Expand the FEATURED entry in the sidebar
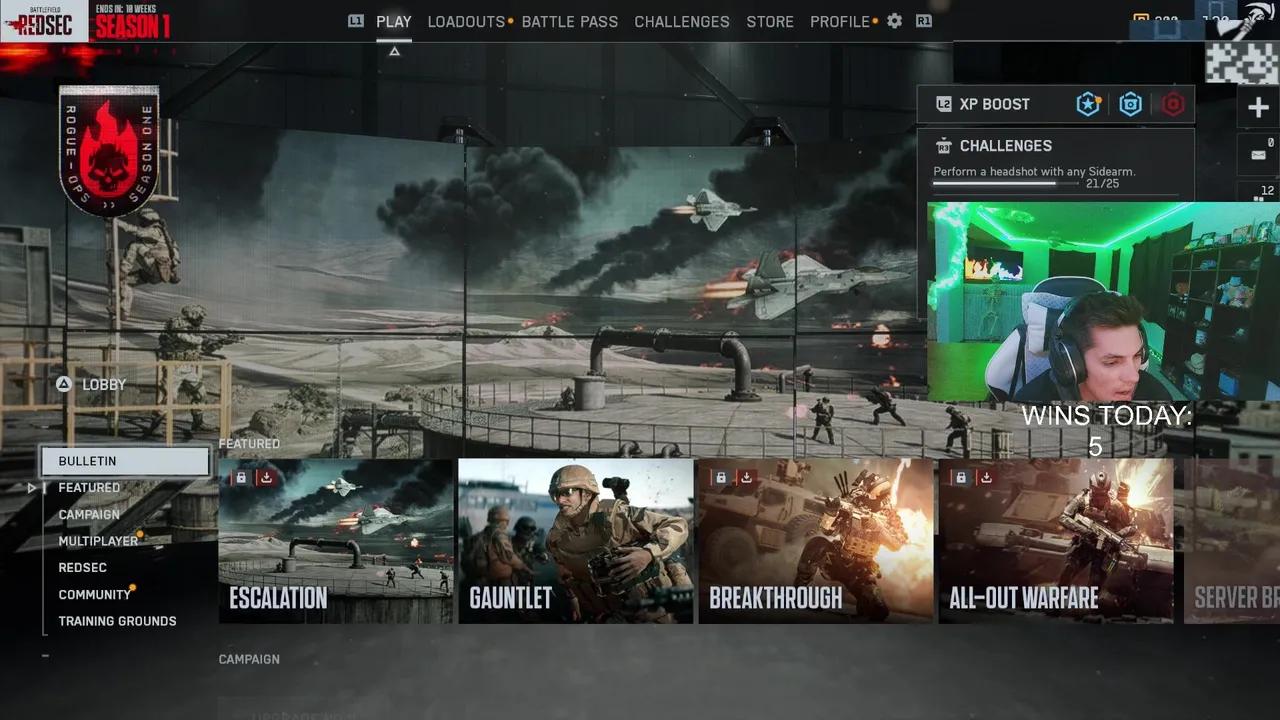The image size is (1280, 720). (89, 487)
